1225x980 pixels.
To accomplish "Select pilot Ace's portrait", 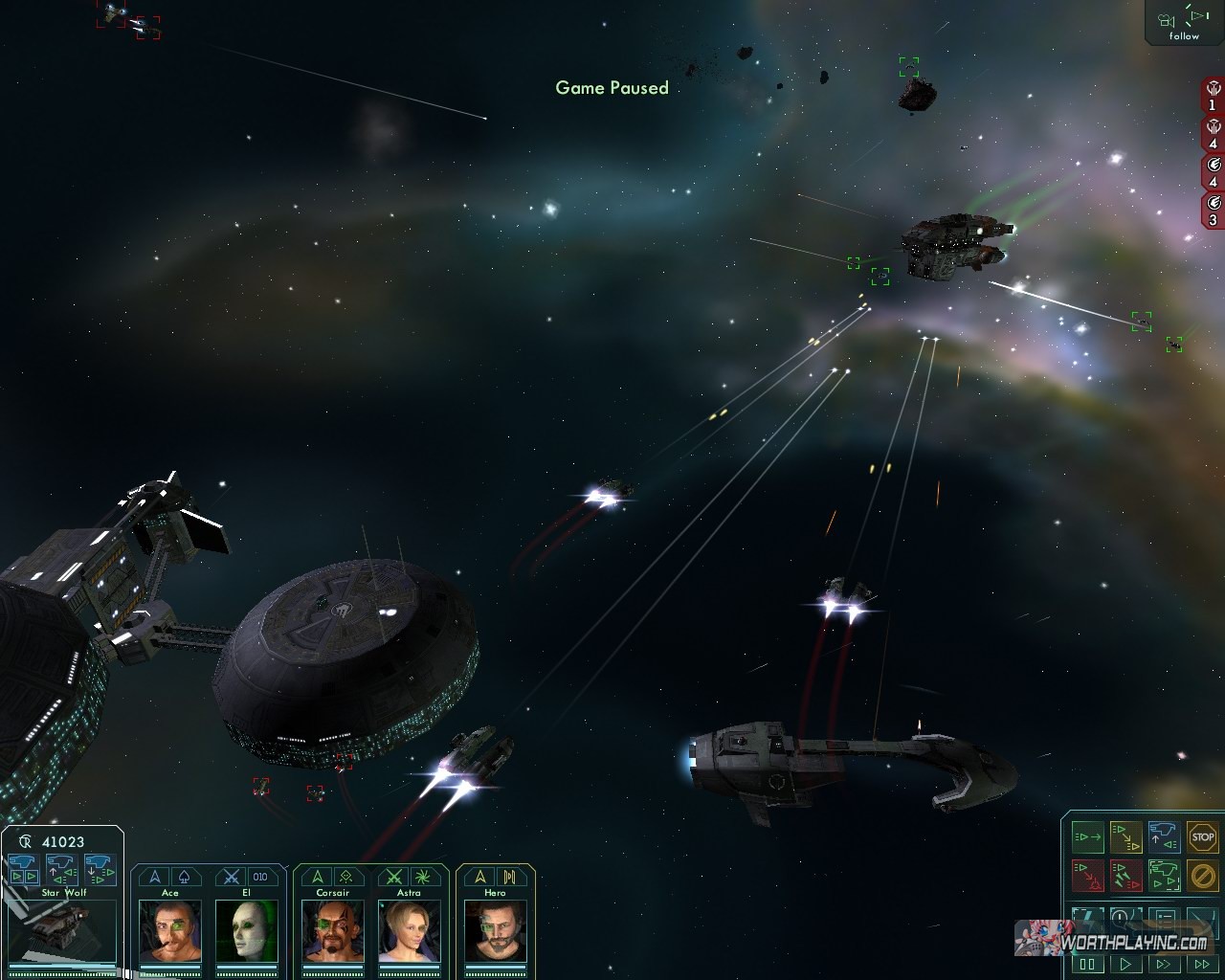I will (x=169, y=930).
